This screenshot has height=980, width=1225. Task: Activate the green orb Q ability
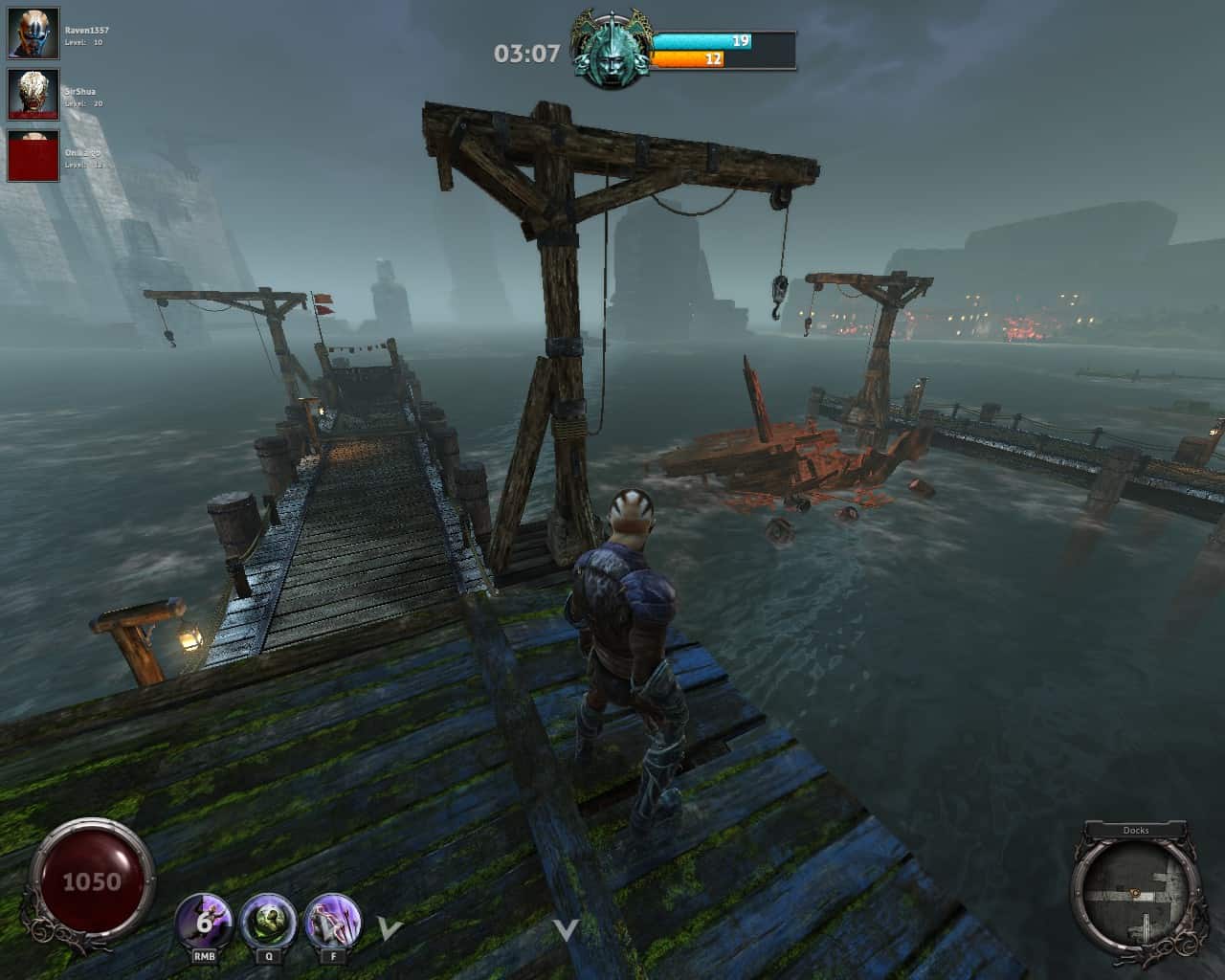point(269,922)
